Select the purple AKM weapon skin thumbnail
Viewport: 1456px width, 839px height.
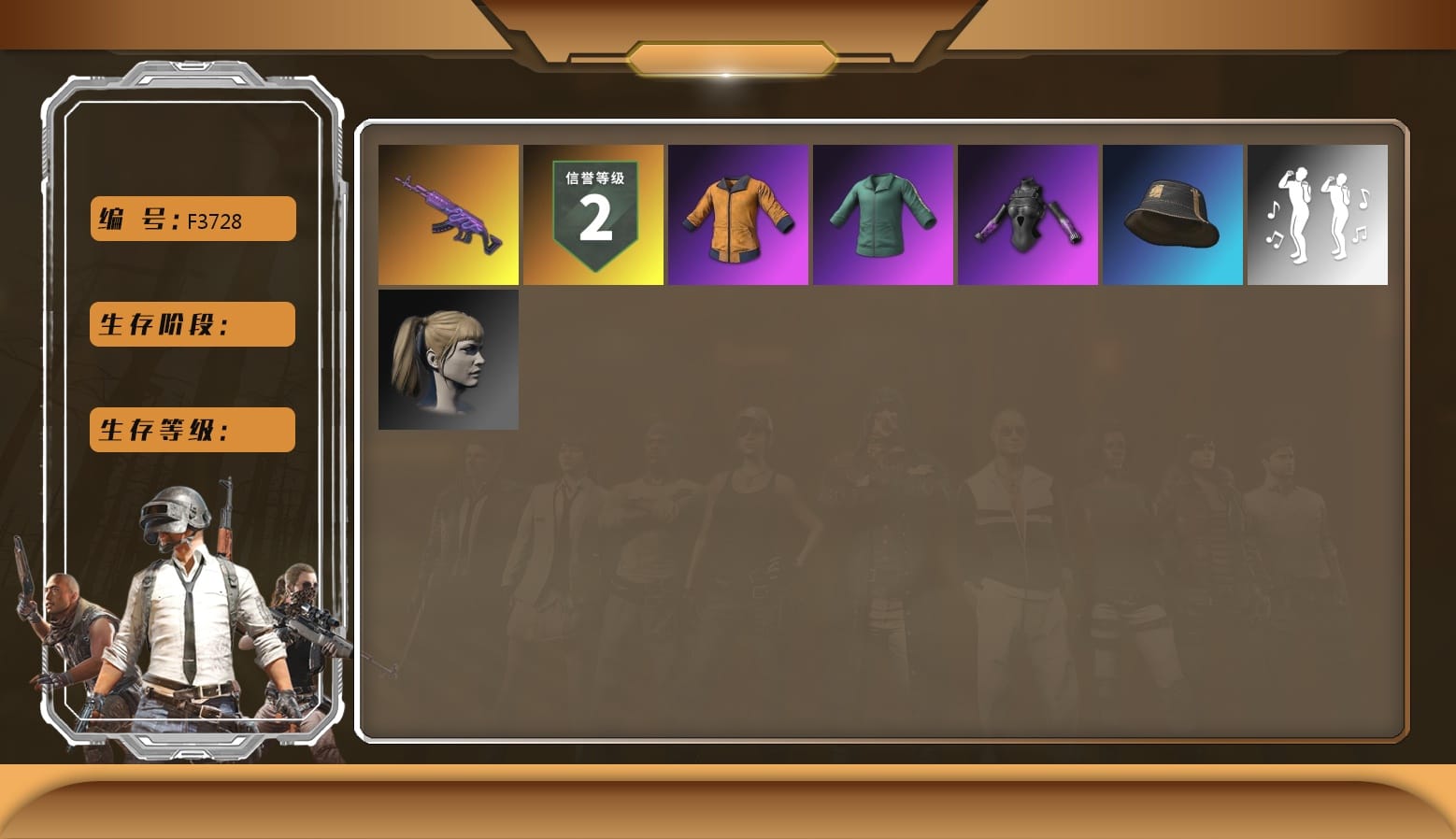click(448, 215)
